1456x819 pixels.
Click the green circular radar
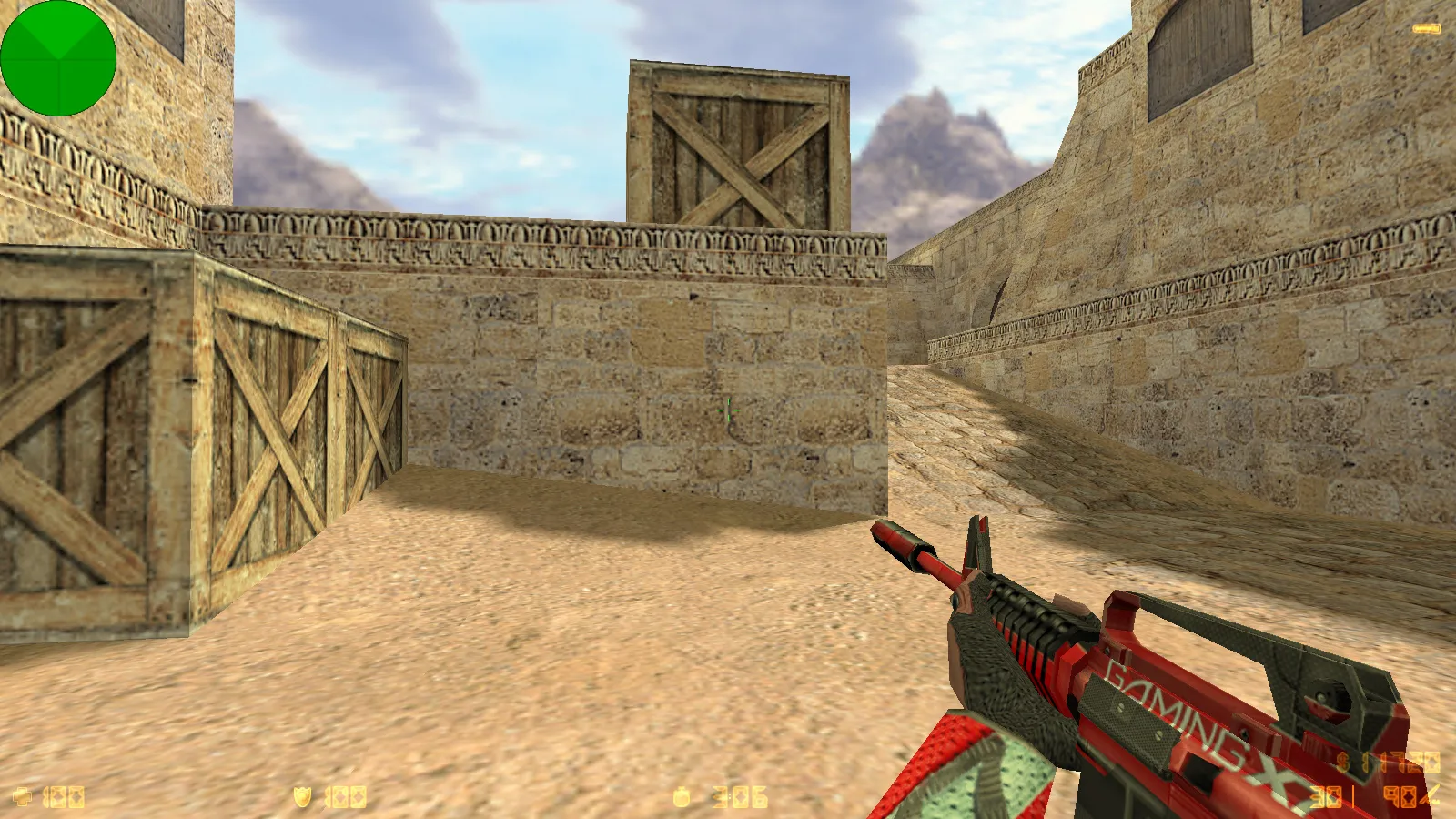[58, 58]
